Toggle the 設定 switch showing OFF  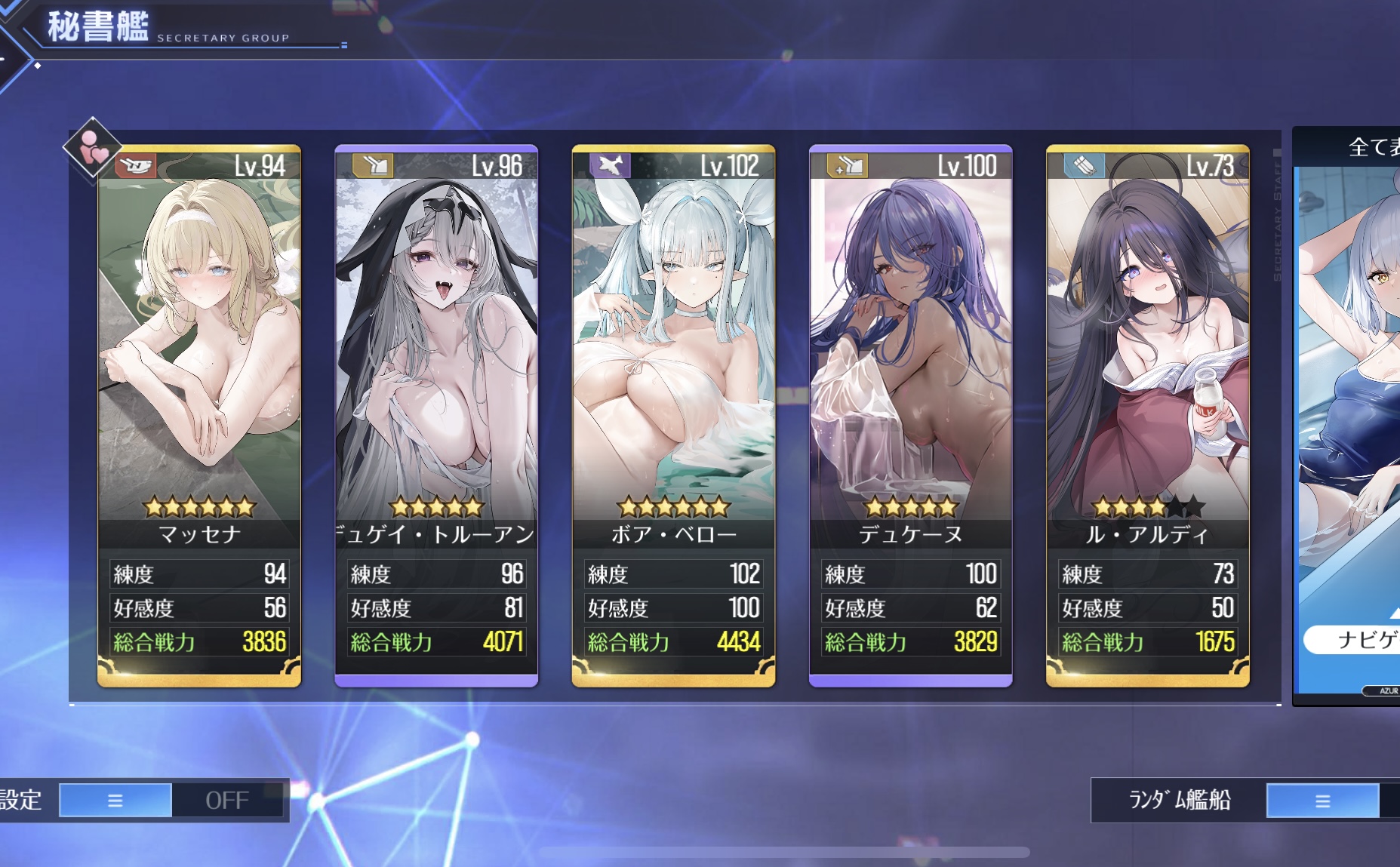tap(172, 800)
